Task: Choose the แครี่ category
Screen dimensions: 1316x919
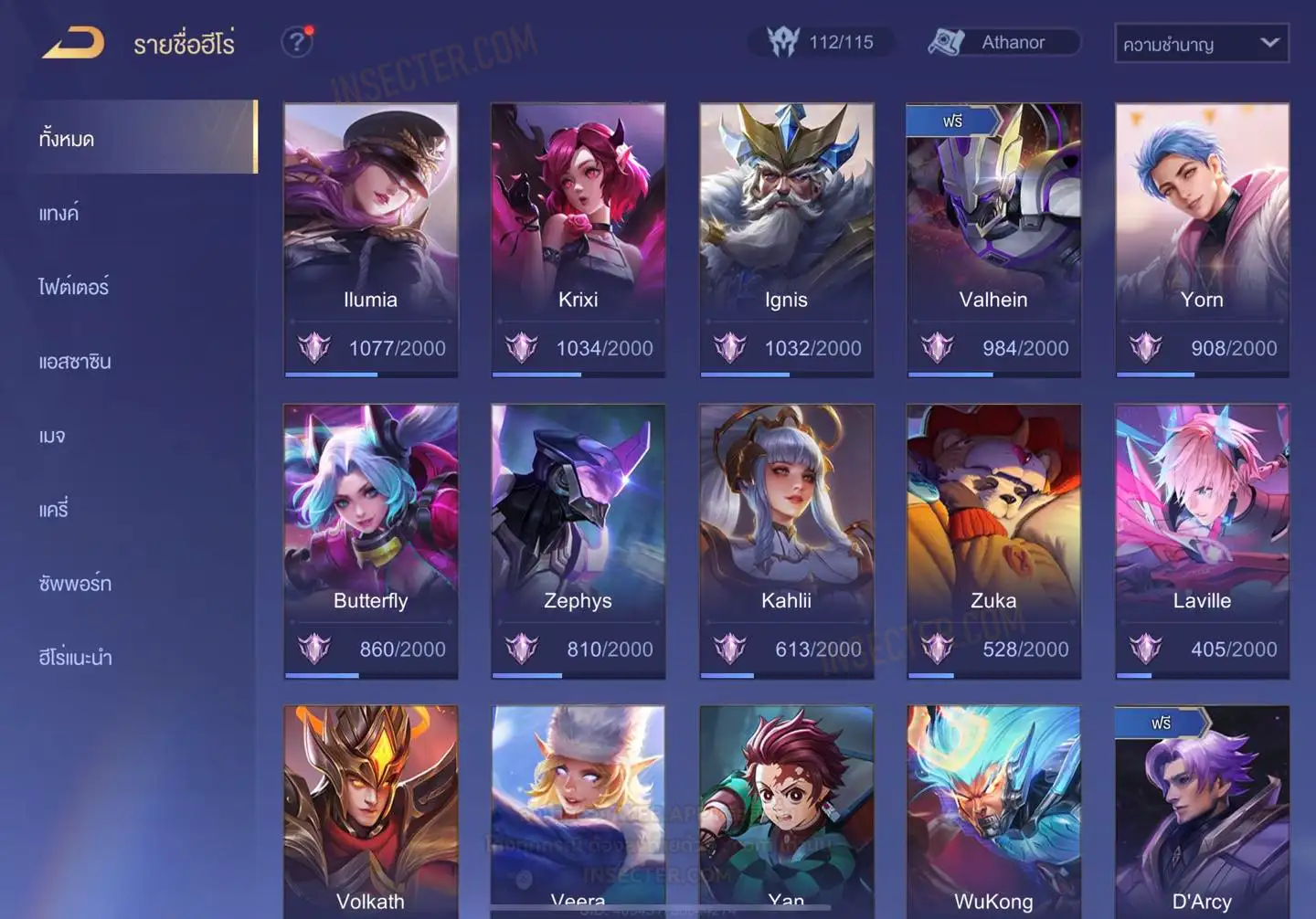Action: 54,510
